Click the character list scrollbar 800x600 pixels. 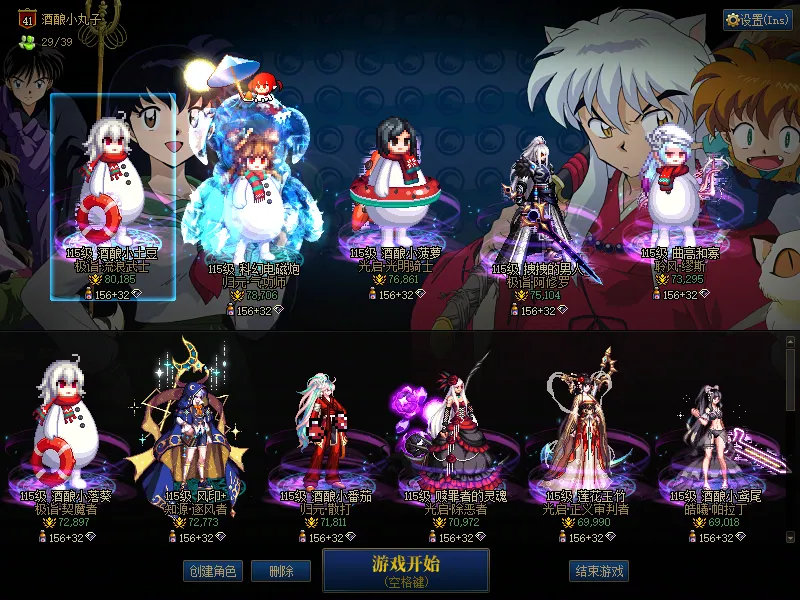point(790,440)
